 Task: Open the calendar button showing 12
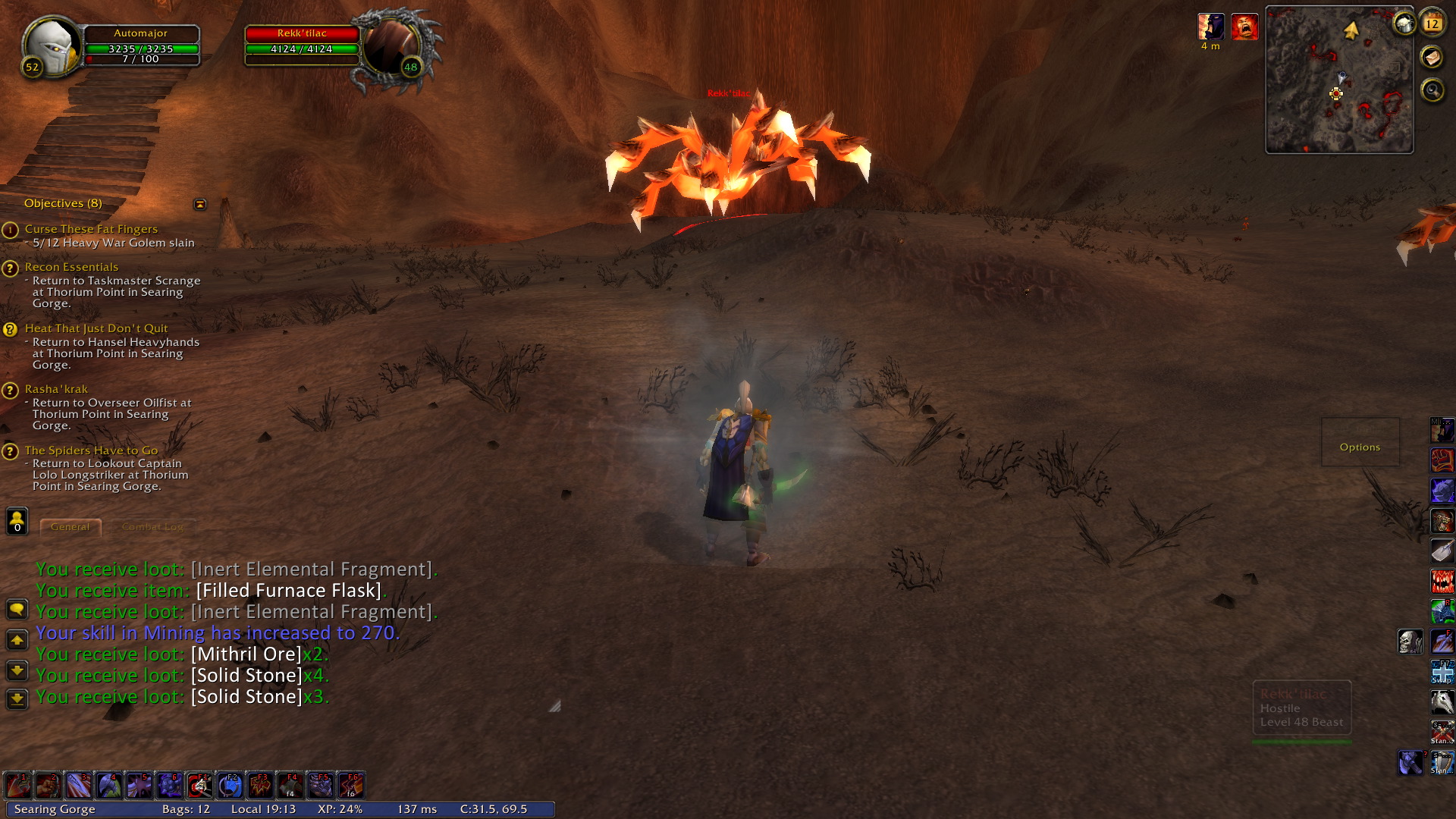(1432, 24)
